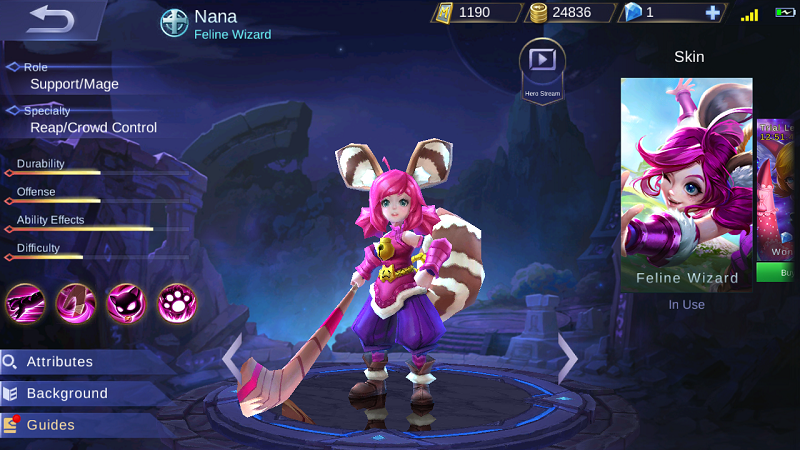800x450 pixels.
Task: Open the Guides section
Action: (50, 425)
